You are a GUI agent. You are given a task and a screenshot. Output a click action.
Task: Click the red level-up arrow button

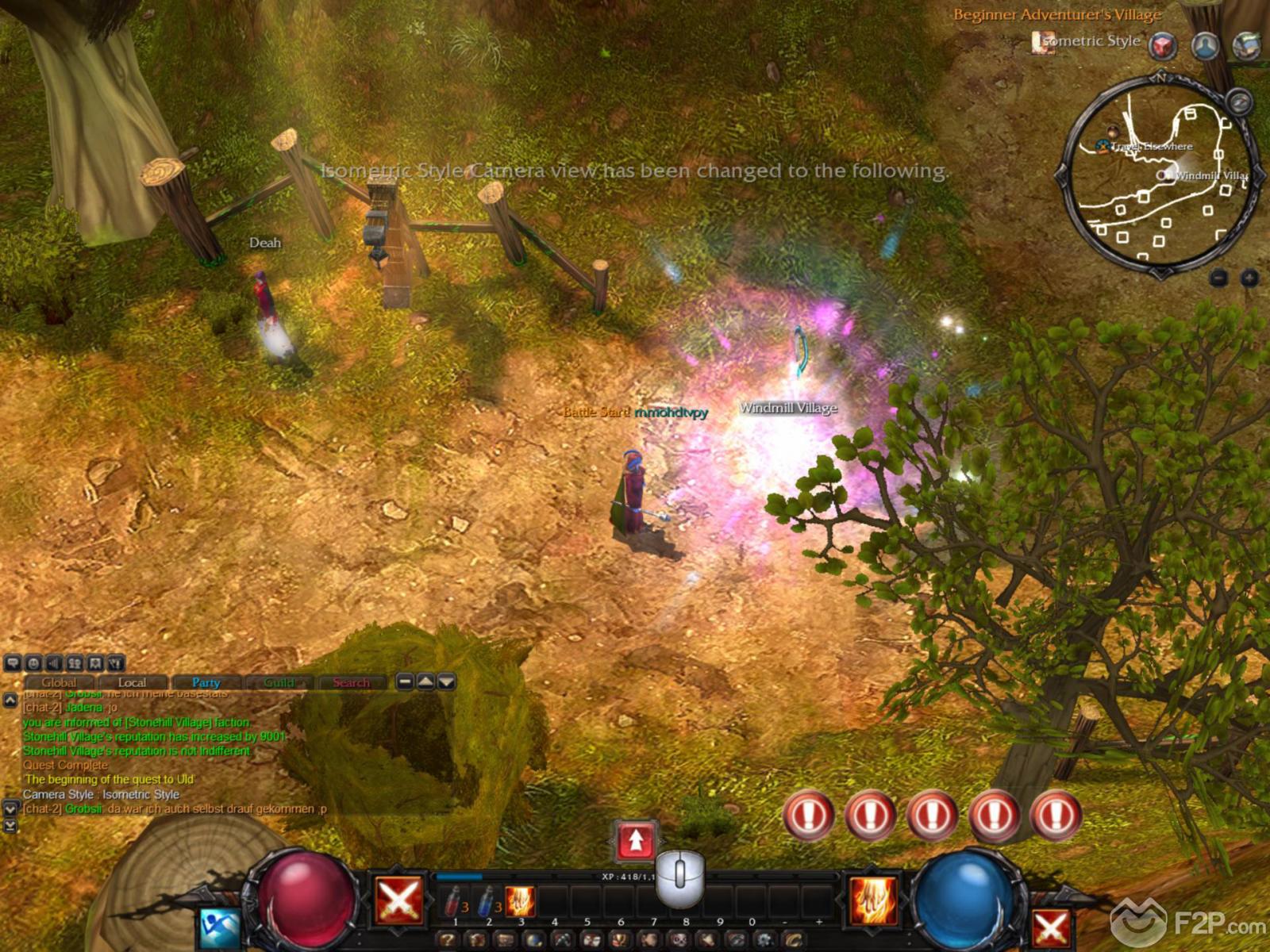pyautogui.click(x=636, y=841)
